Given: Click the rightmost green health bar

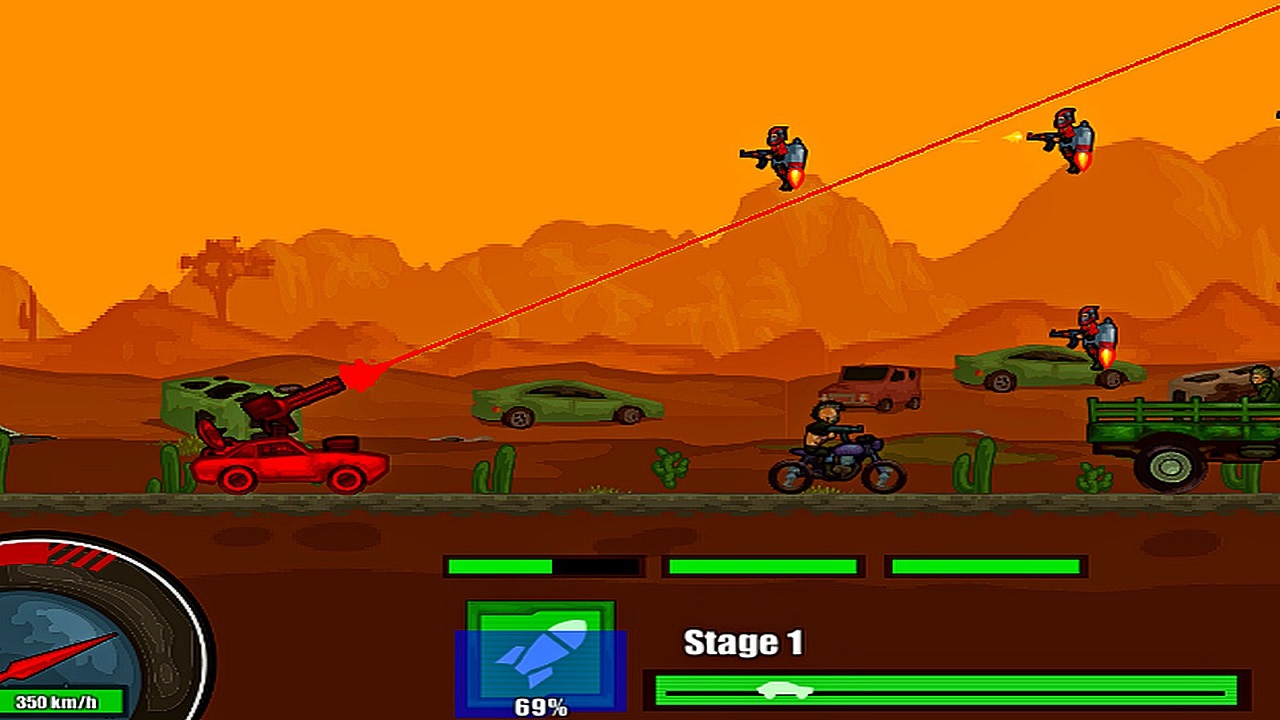Looking at the screenshot, I should click(x=985, y=563).
